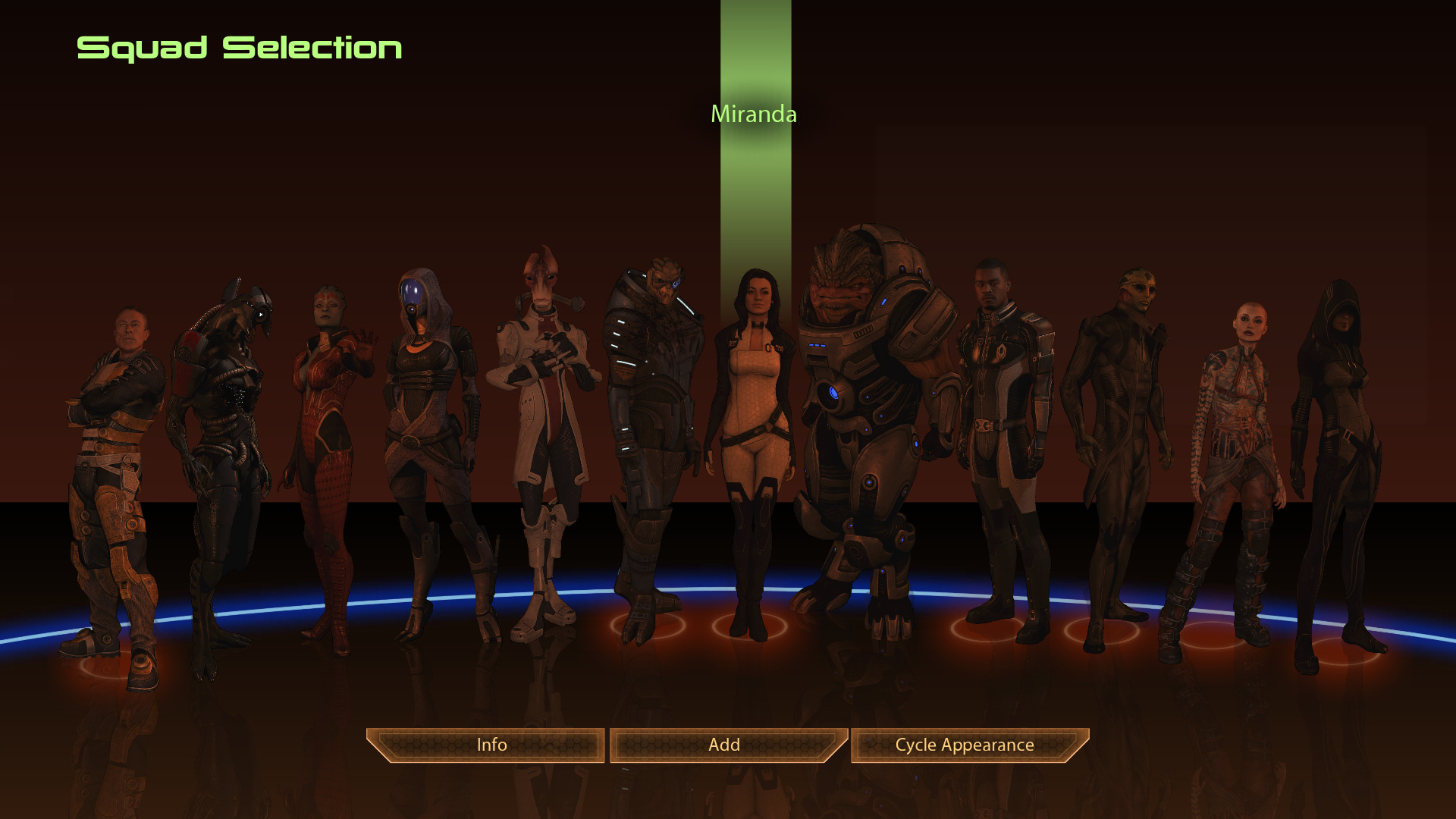Open the Info panel for the squad member
1456x819 pixels.
[x=490, y=745]
